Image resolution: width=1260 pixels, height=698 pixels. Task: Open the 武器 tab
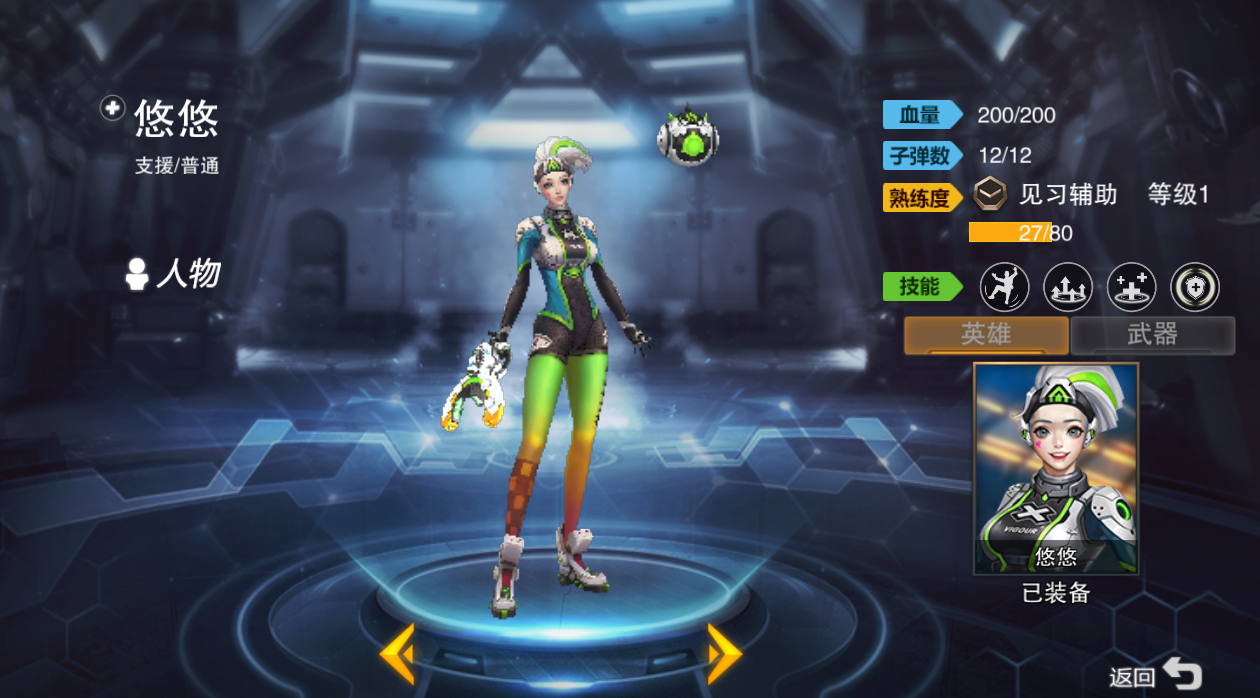[x=1152, y=335]
